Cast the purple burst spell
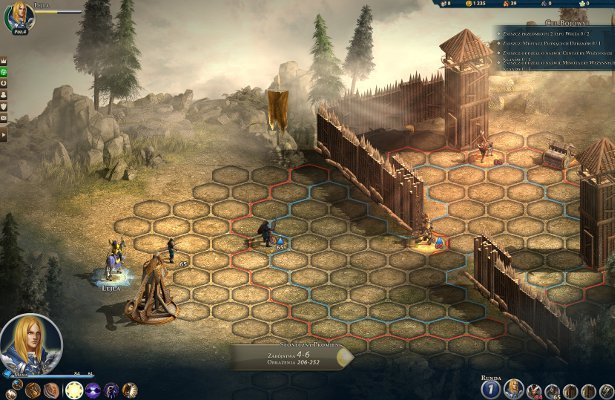615x400 pixels. (x=91, y=390)
